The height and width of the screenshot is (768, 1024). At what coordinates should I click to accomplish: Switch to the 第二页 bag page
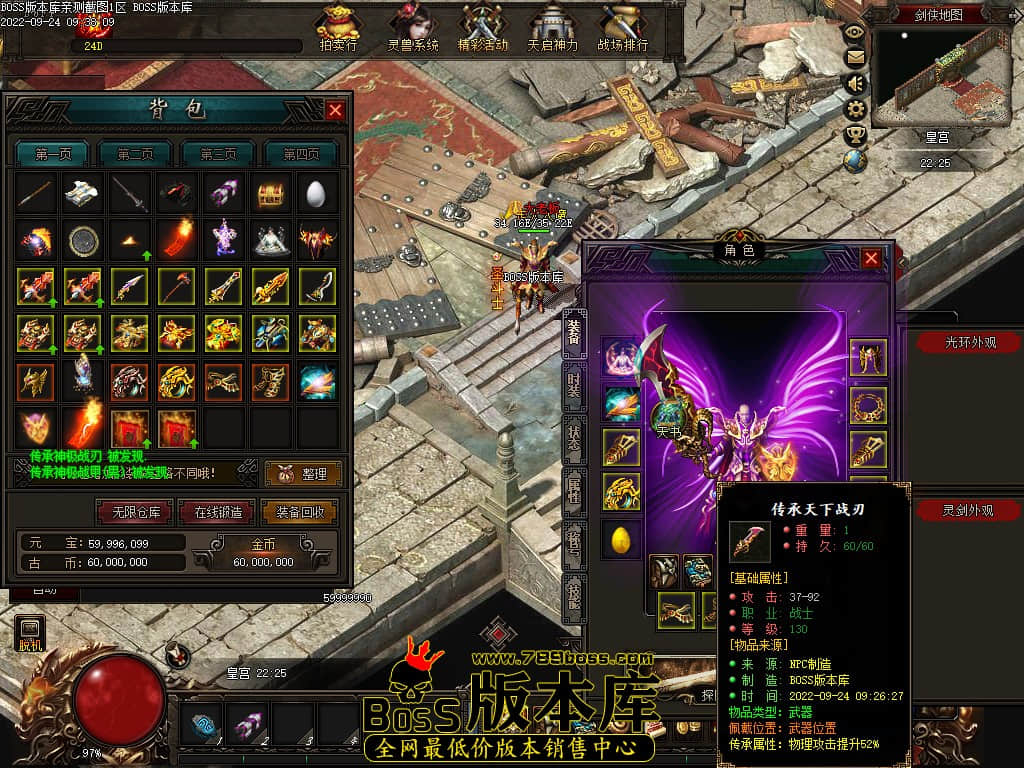tap(135, 154)
